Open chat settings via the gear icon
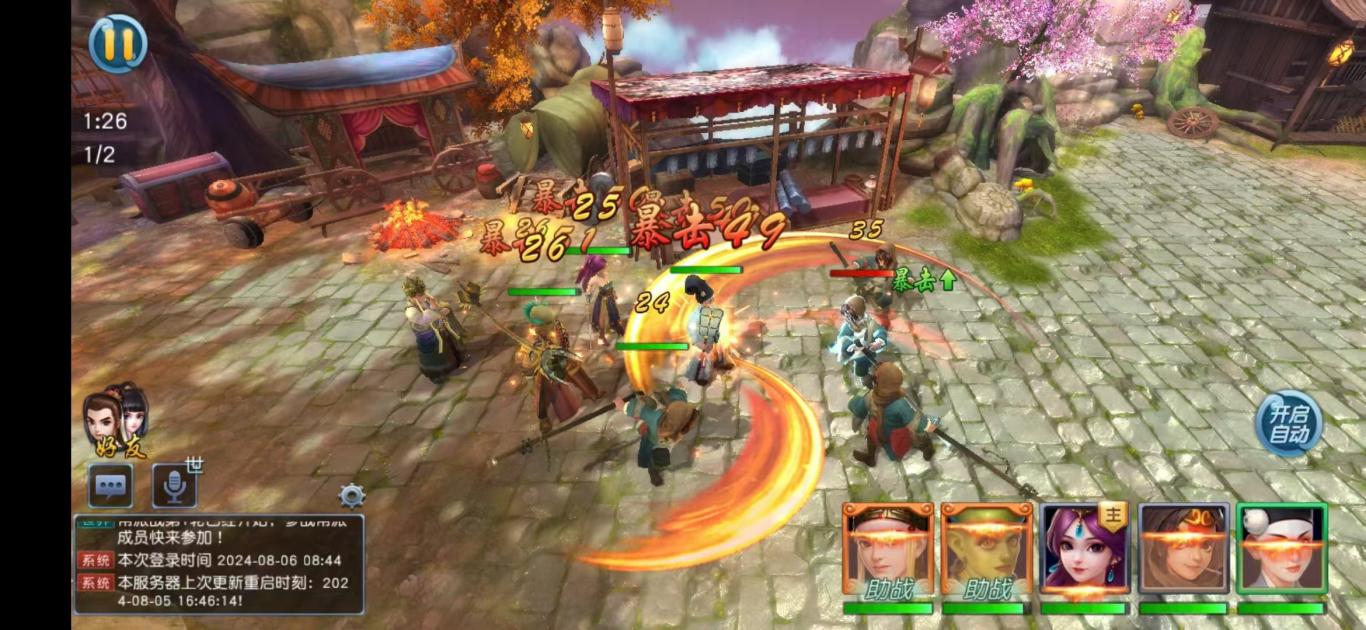The height and width of the screenshot is (630, 1366). click(x=352, y=495)
